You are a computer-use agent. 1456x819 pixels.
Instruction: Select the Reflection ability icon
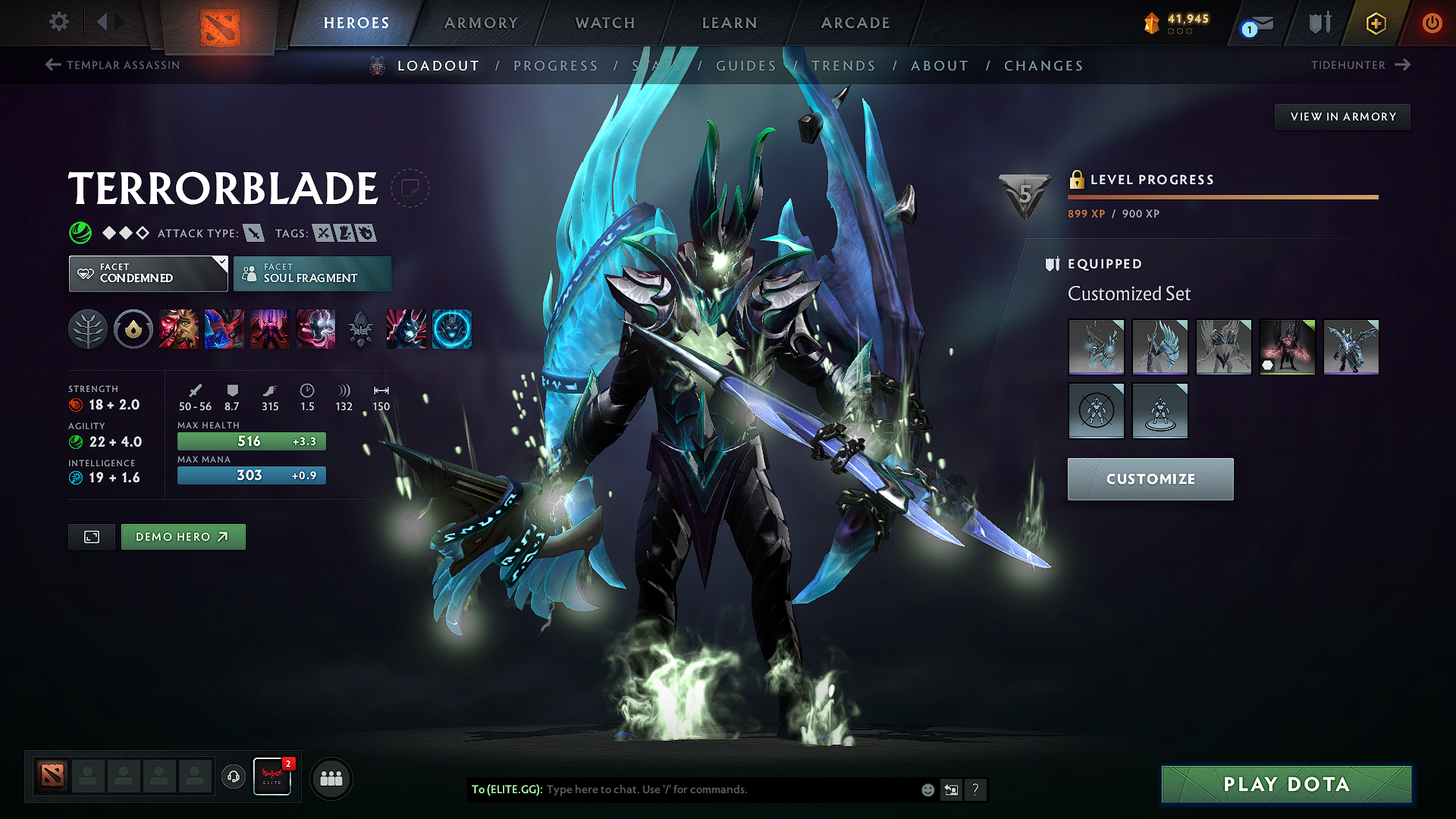179,328
